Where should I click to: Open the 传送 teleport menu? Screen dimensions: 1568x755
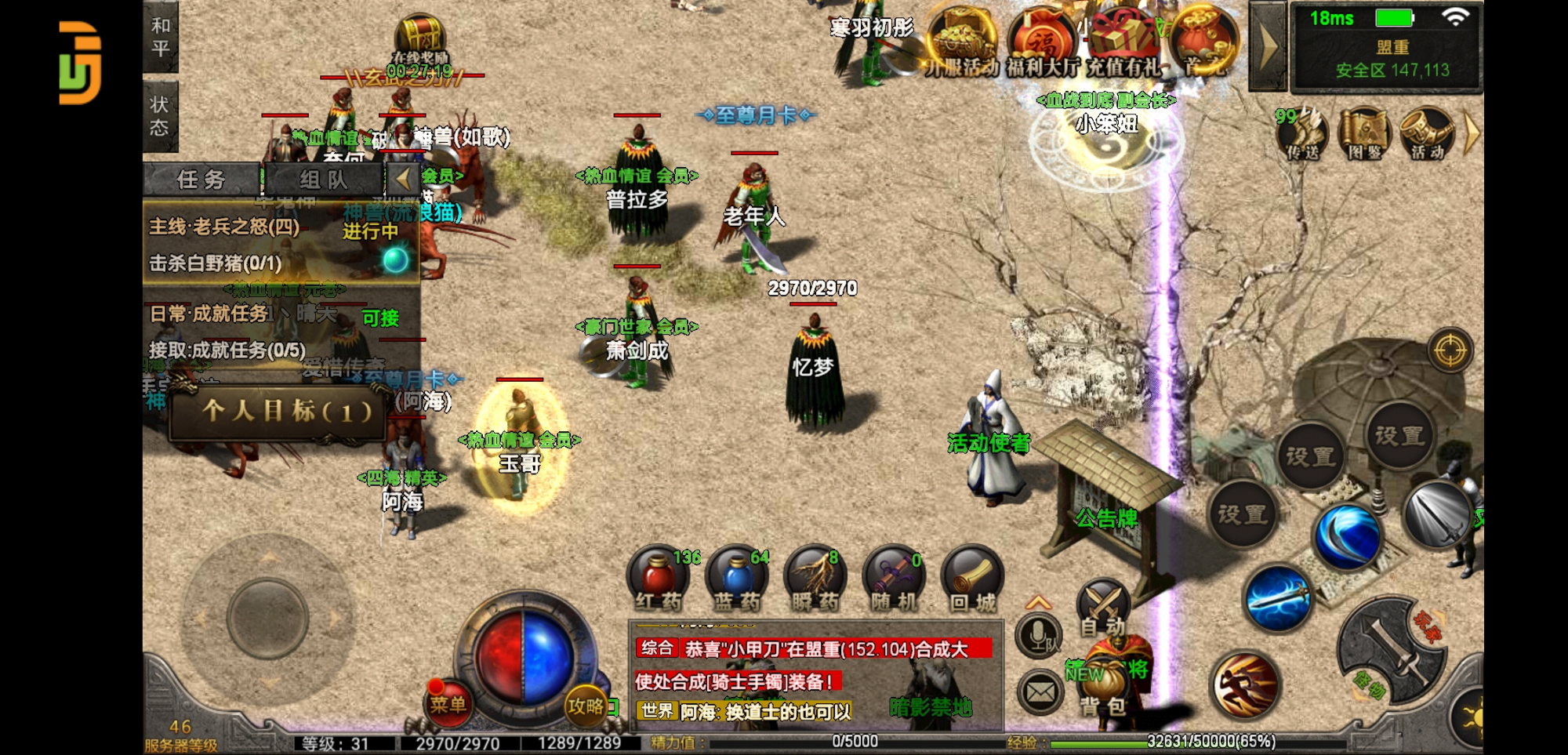pyautogui.click(x=1303, y=133)
